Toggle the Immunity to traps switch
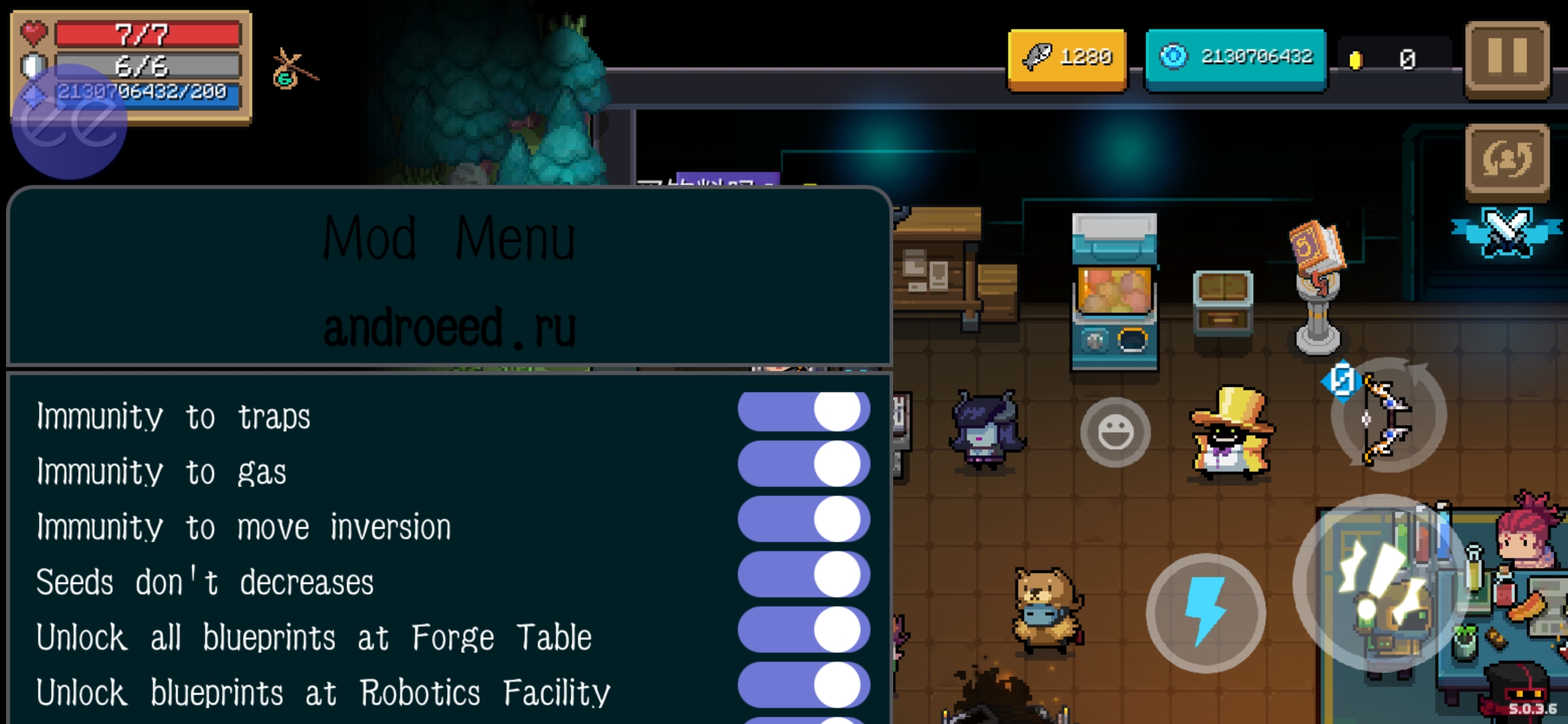This screenshot has width=1568, height=724. (803, 410)
